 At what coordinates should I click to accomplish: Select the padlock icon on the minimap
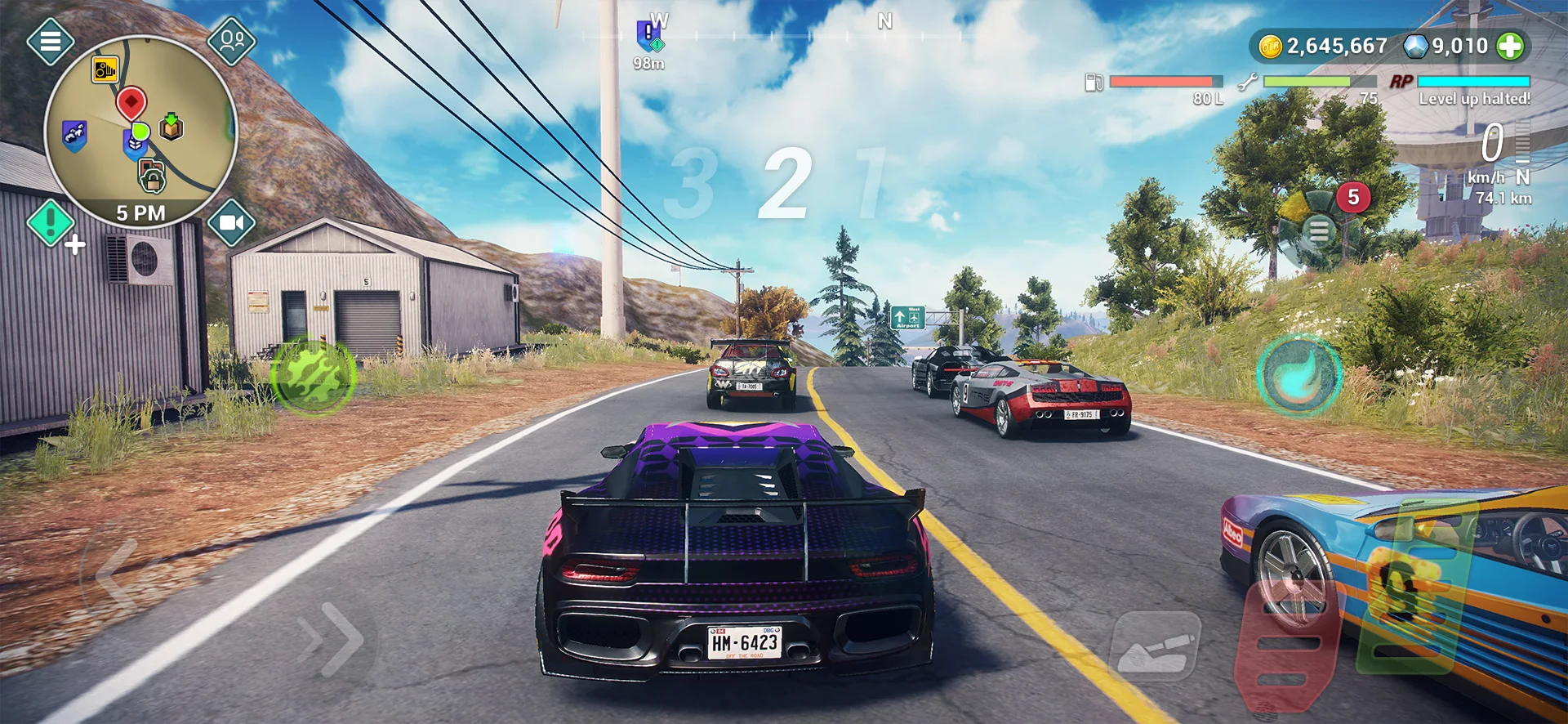tap(152, 177)
